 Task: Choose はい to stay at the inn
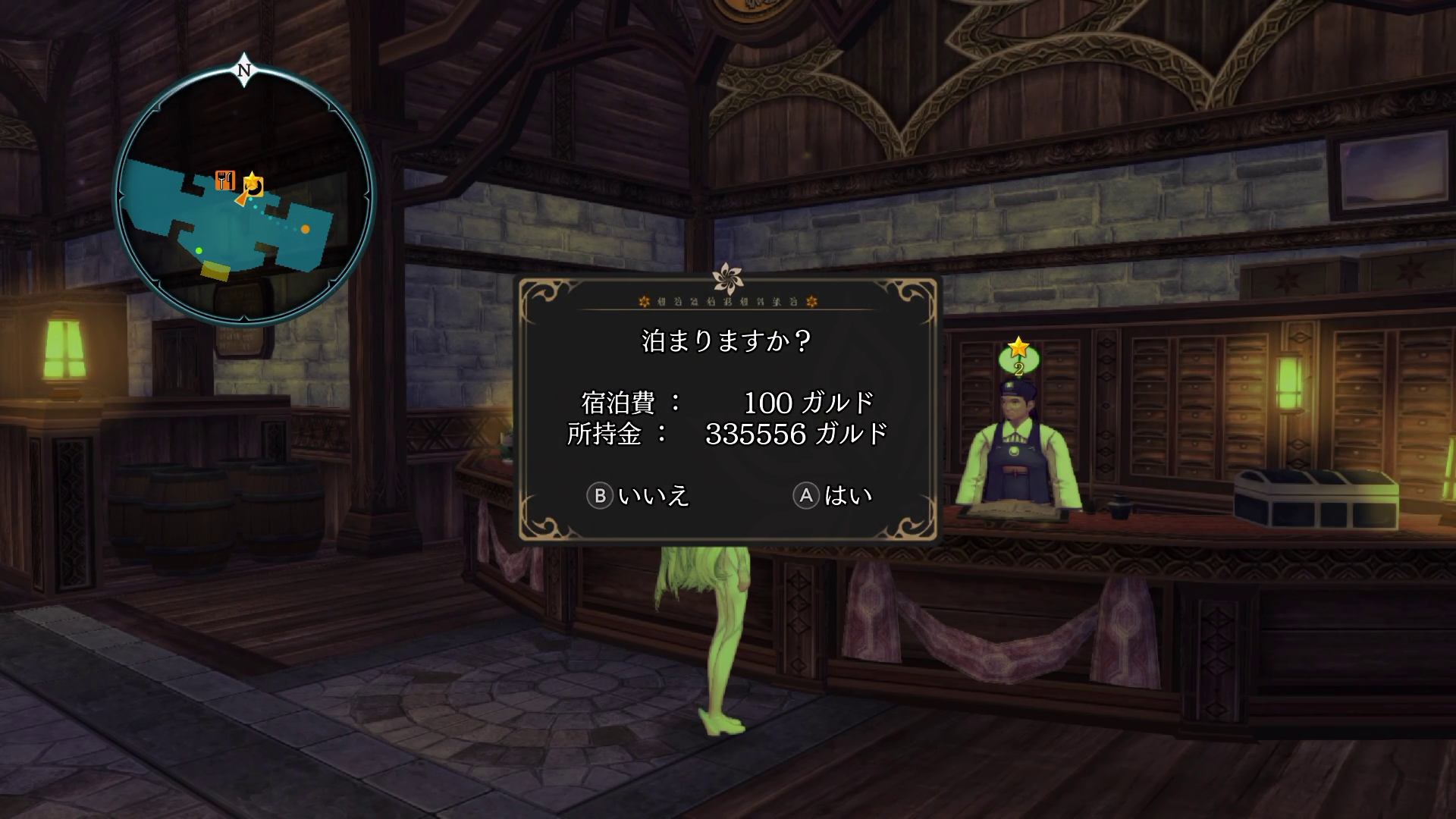click(x=833, y=496)
